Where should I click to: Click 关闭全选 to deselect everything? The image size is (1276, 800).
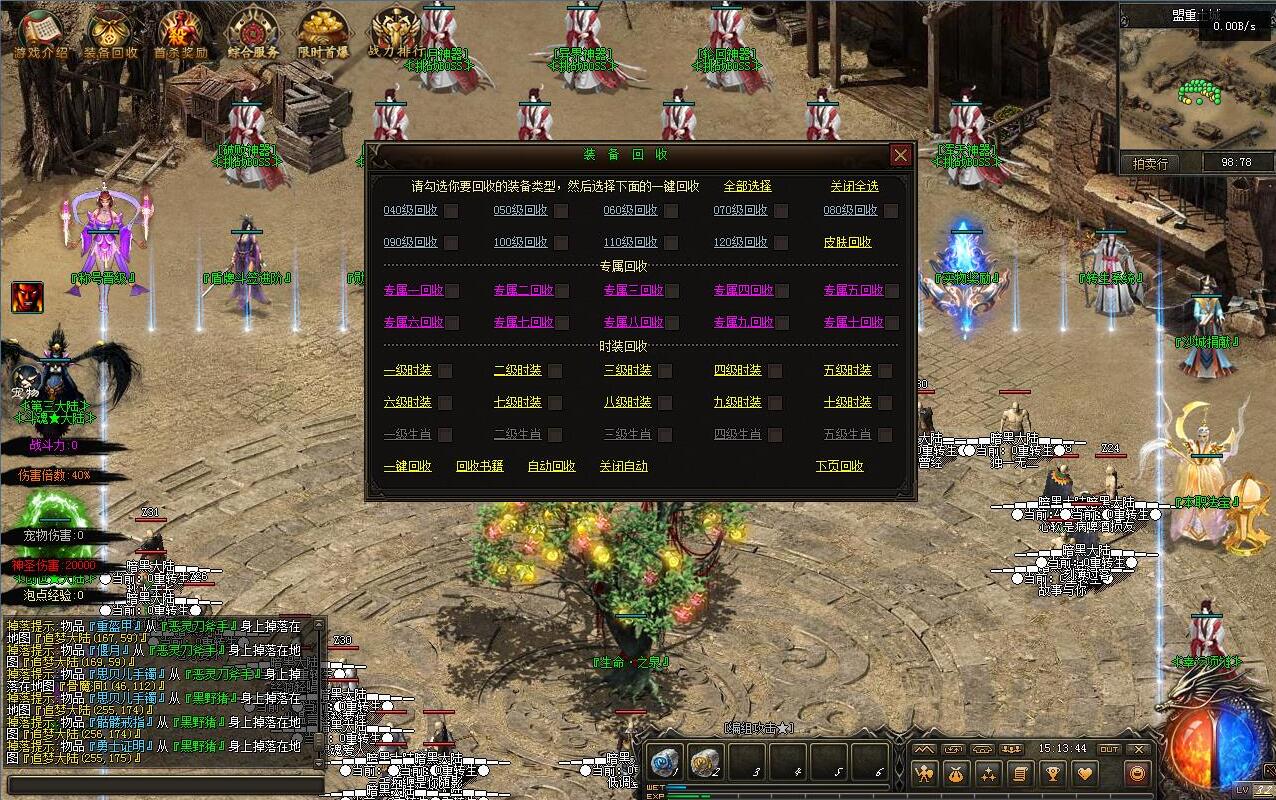[x=854, y=186]
